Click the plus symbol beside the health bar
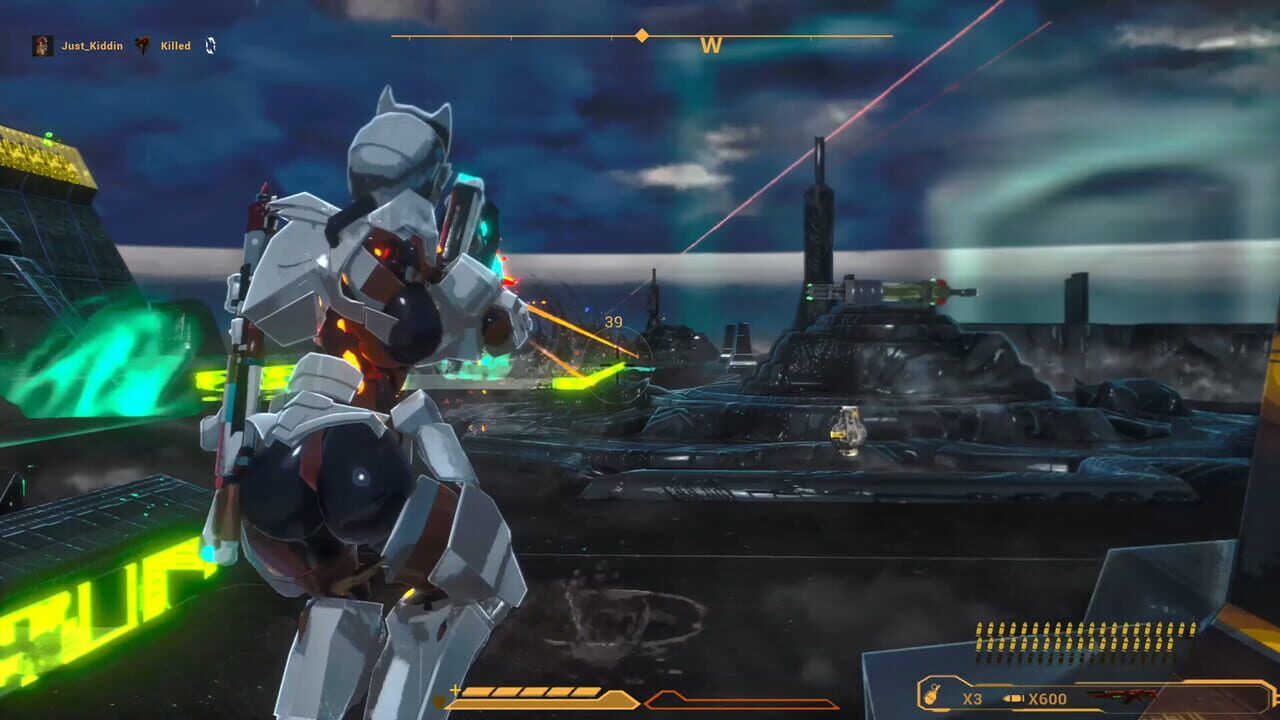 [456, 688]
